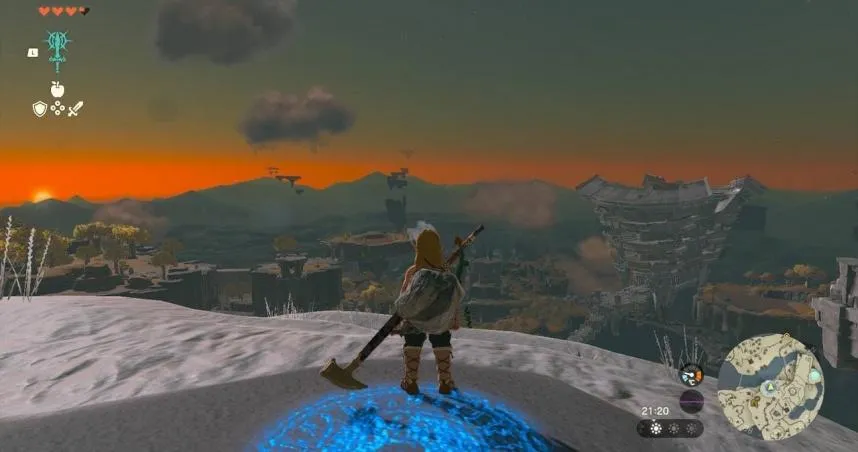Select the temperature gauge icon
The height and width of the screenshot is (452, 858).
(x=691, y=376)
